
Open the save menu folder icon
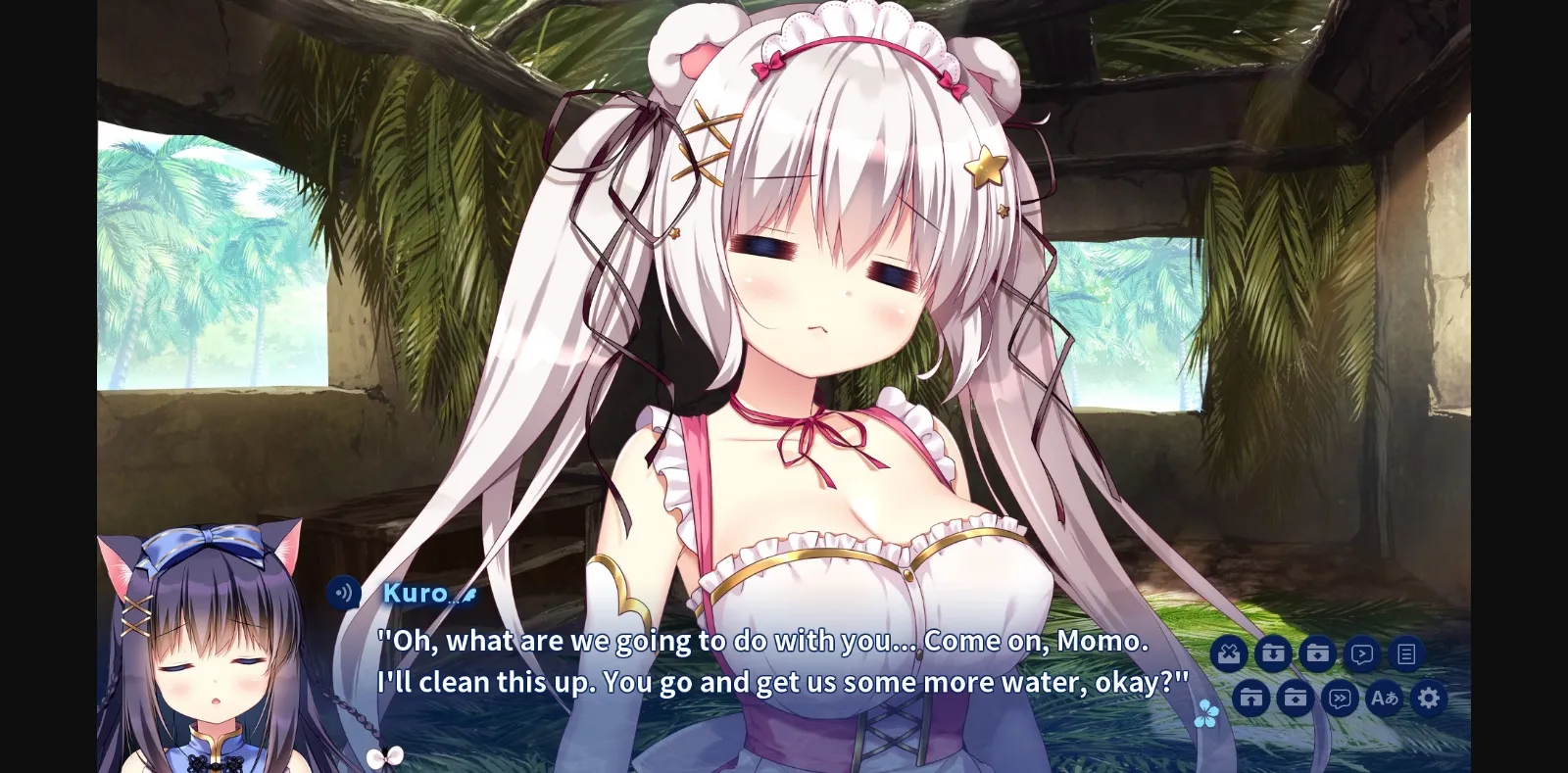1317,652
